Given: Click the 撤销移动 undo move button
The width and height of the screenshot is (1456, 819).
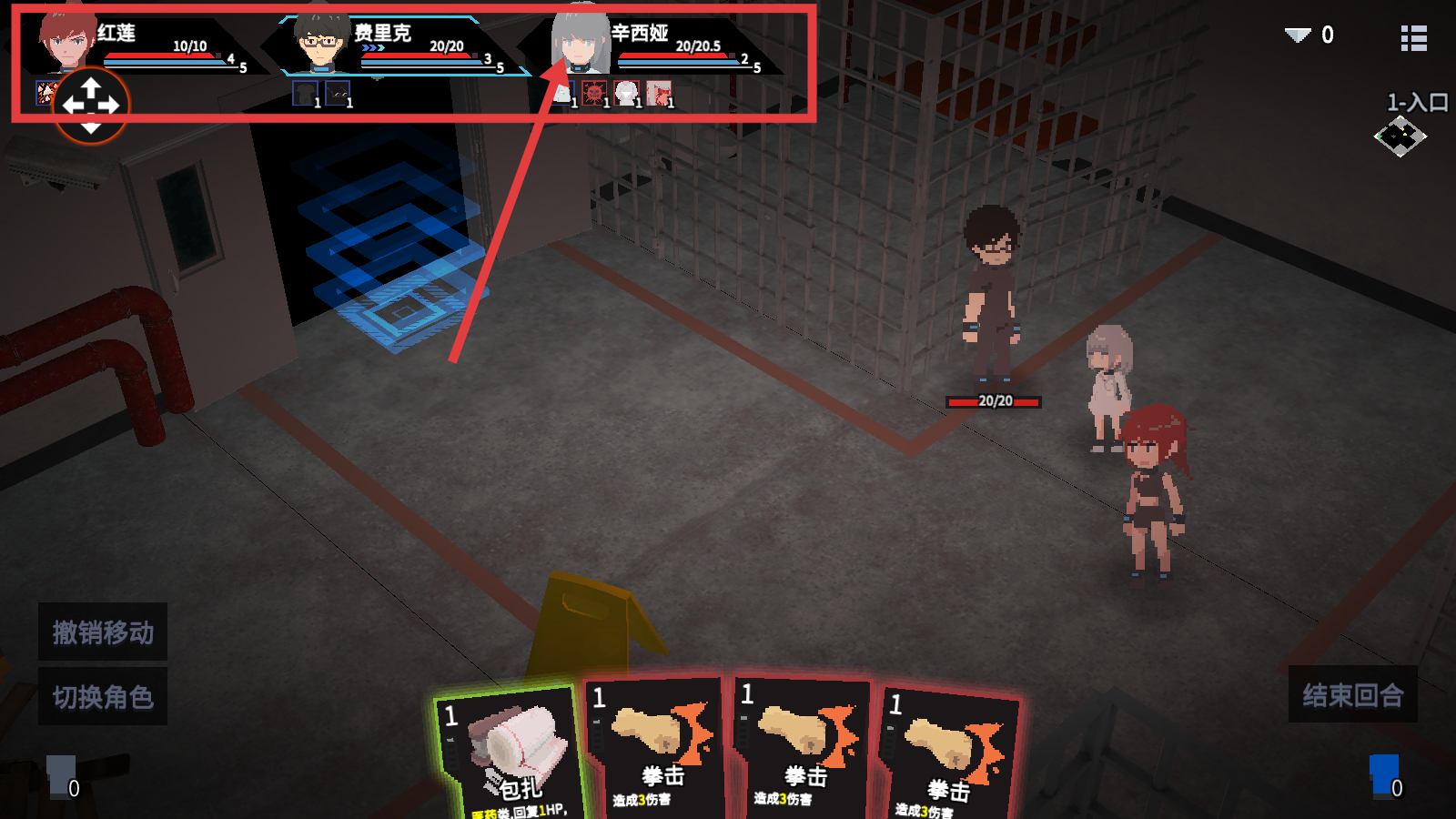Looking at the screenshot, I should point(103,632).
